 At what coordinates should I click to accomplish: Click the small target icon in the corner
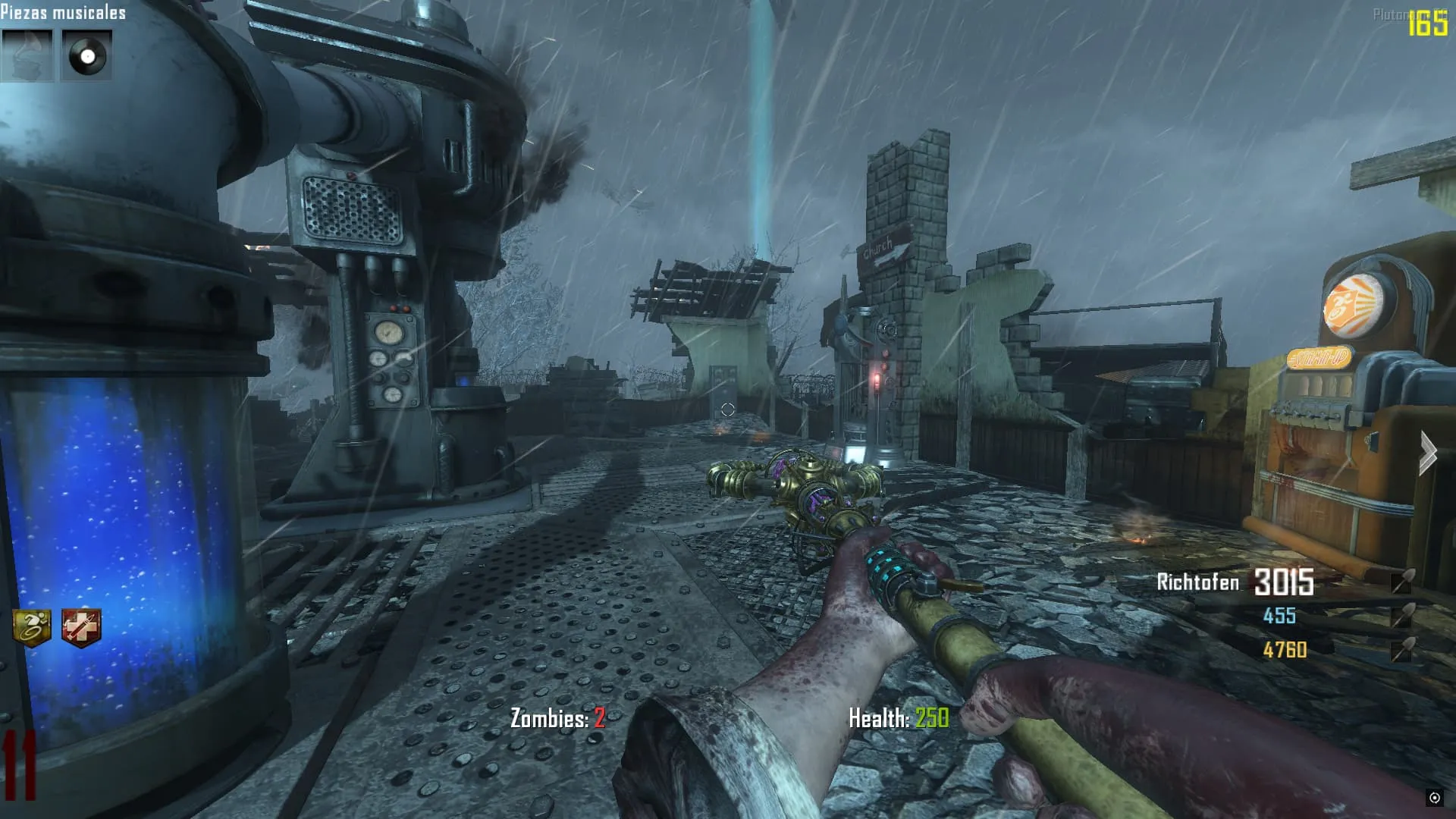1434,797
